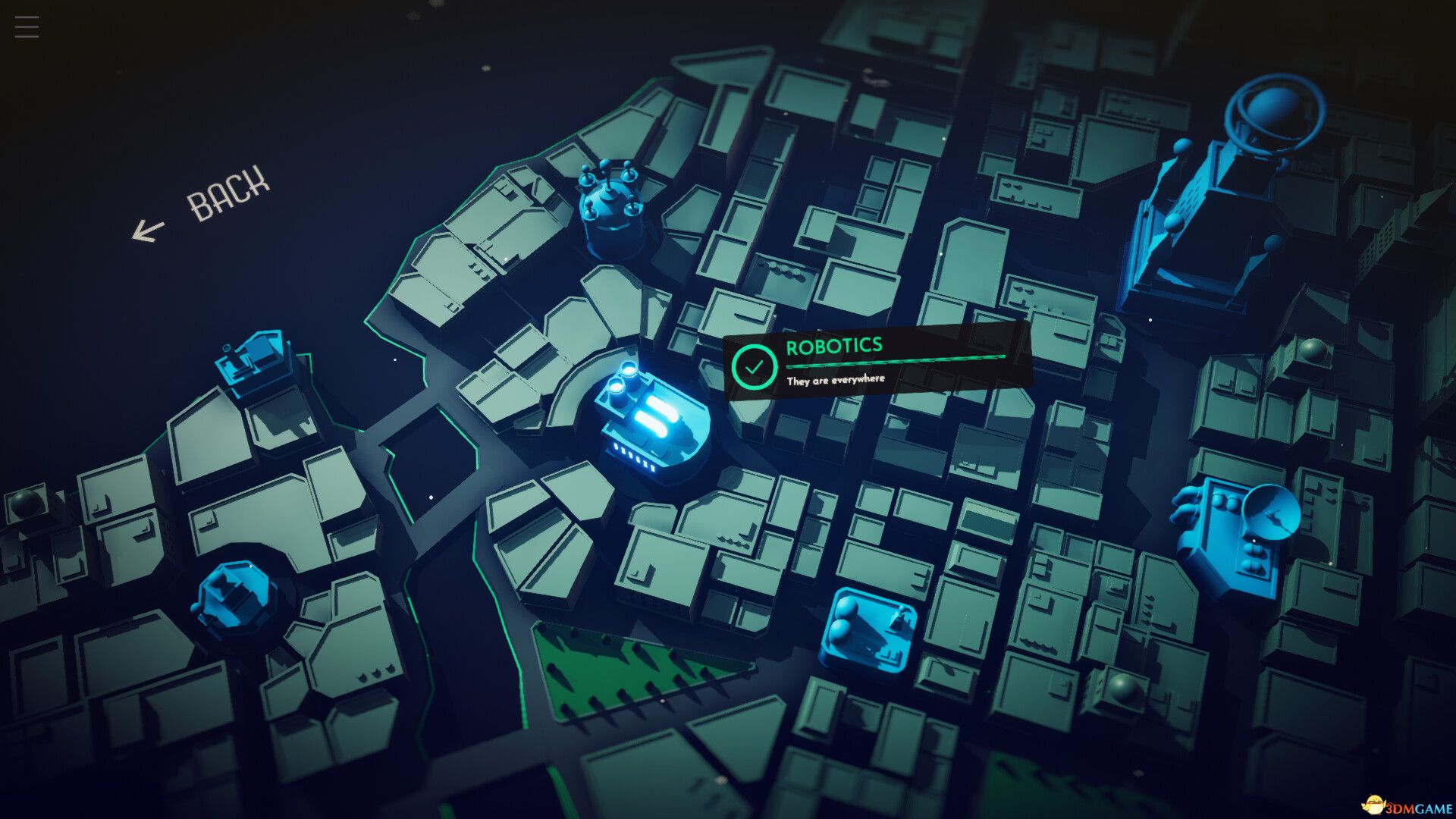The height and width of the screenshot is (819, 1456).
Task: Select the blue building with two spheres
Action: point(869,628)
